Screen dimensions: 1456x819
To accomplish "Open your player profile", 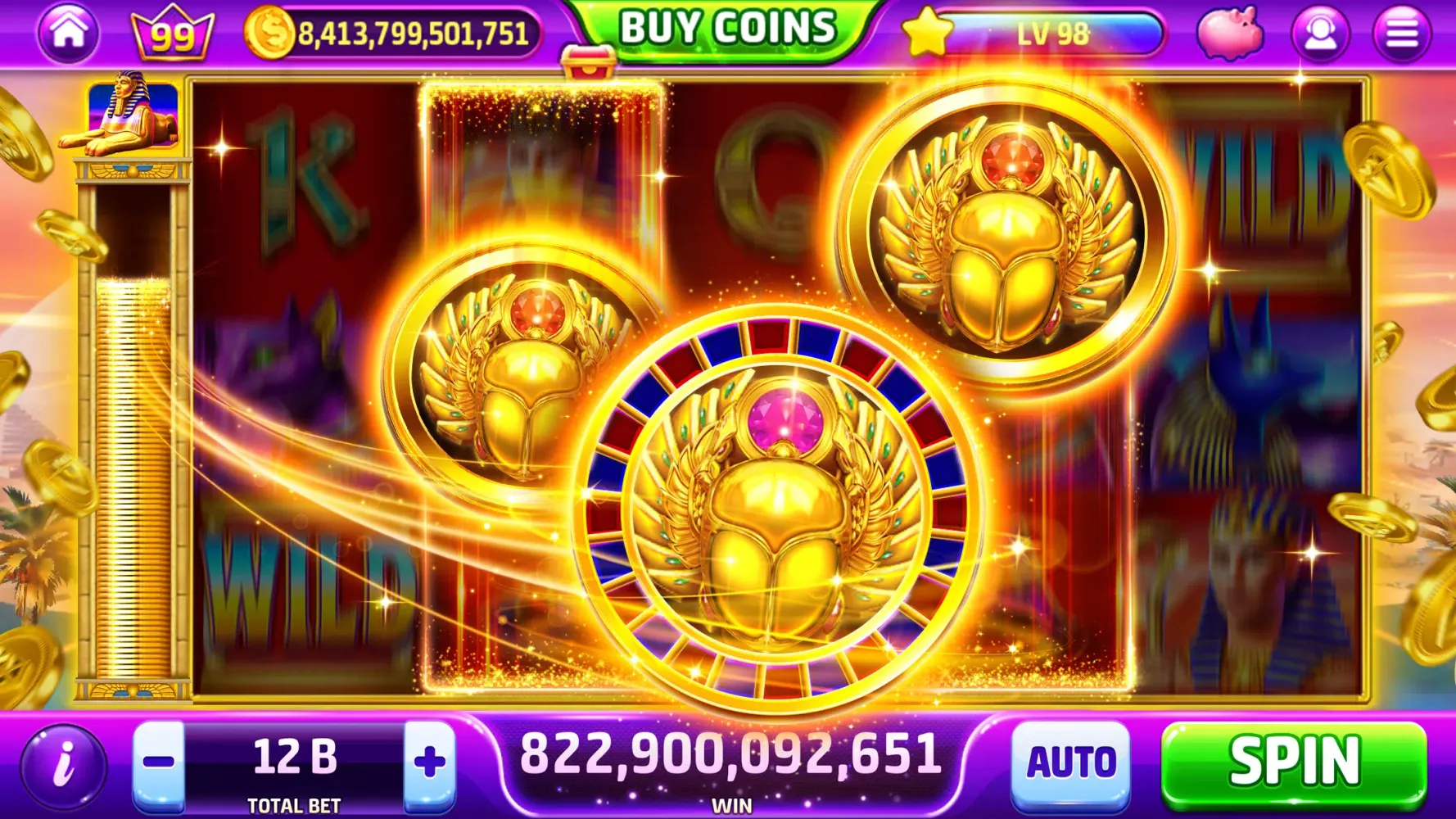I will pos(1318,32).
